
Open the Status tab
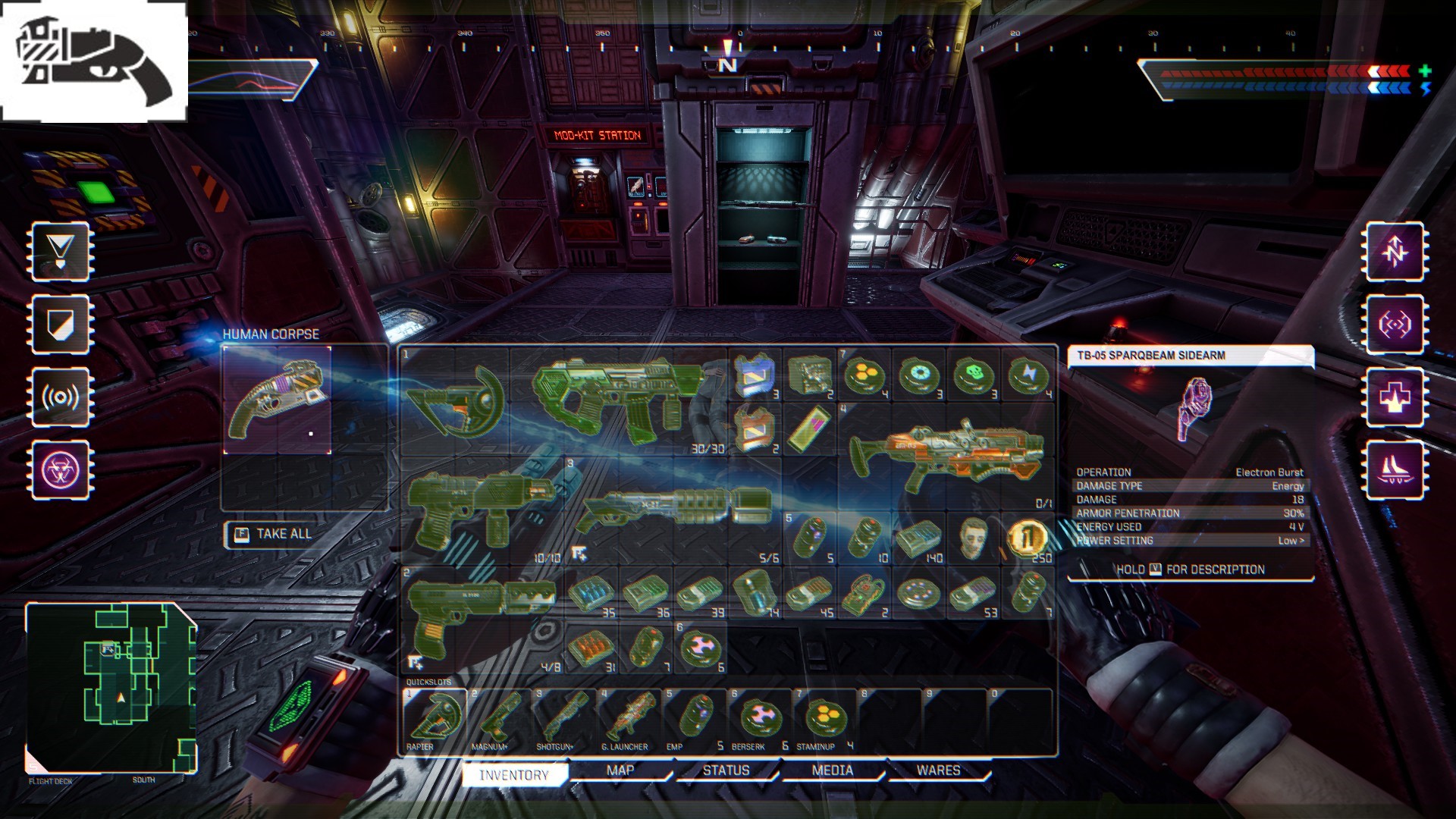(x=726, y=770)
